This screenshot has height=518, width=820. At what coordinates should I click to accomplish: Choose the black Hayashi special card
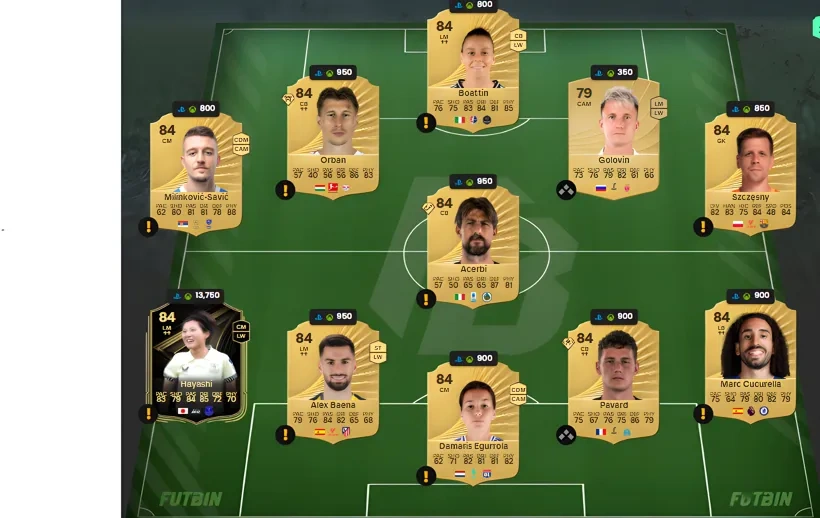coord(197,360)
